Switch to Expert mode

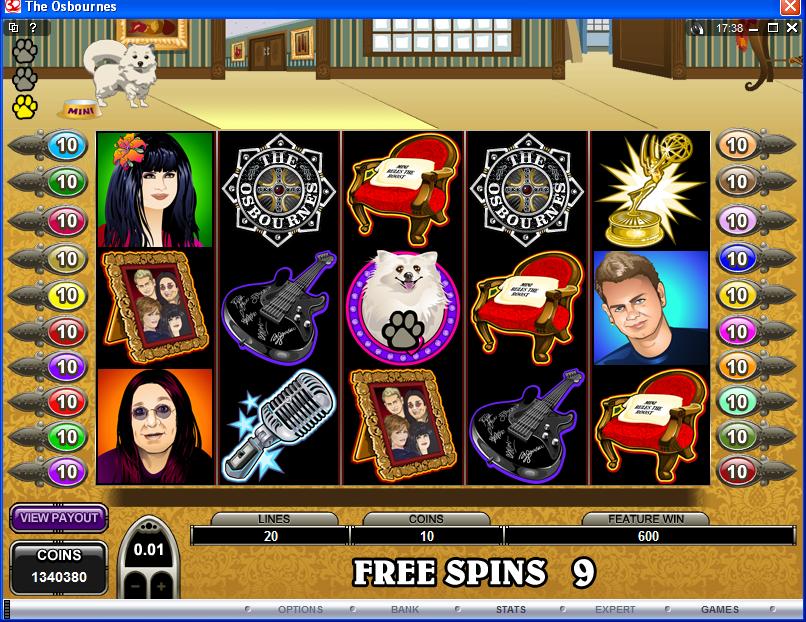(615, 609)
